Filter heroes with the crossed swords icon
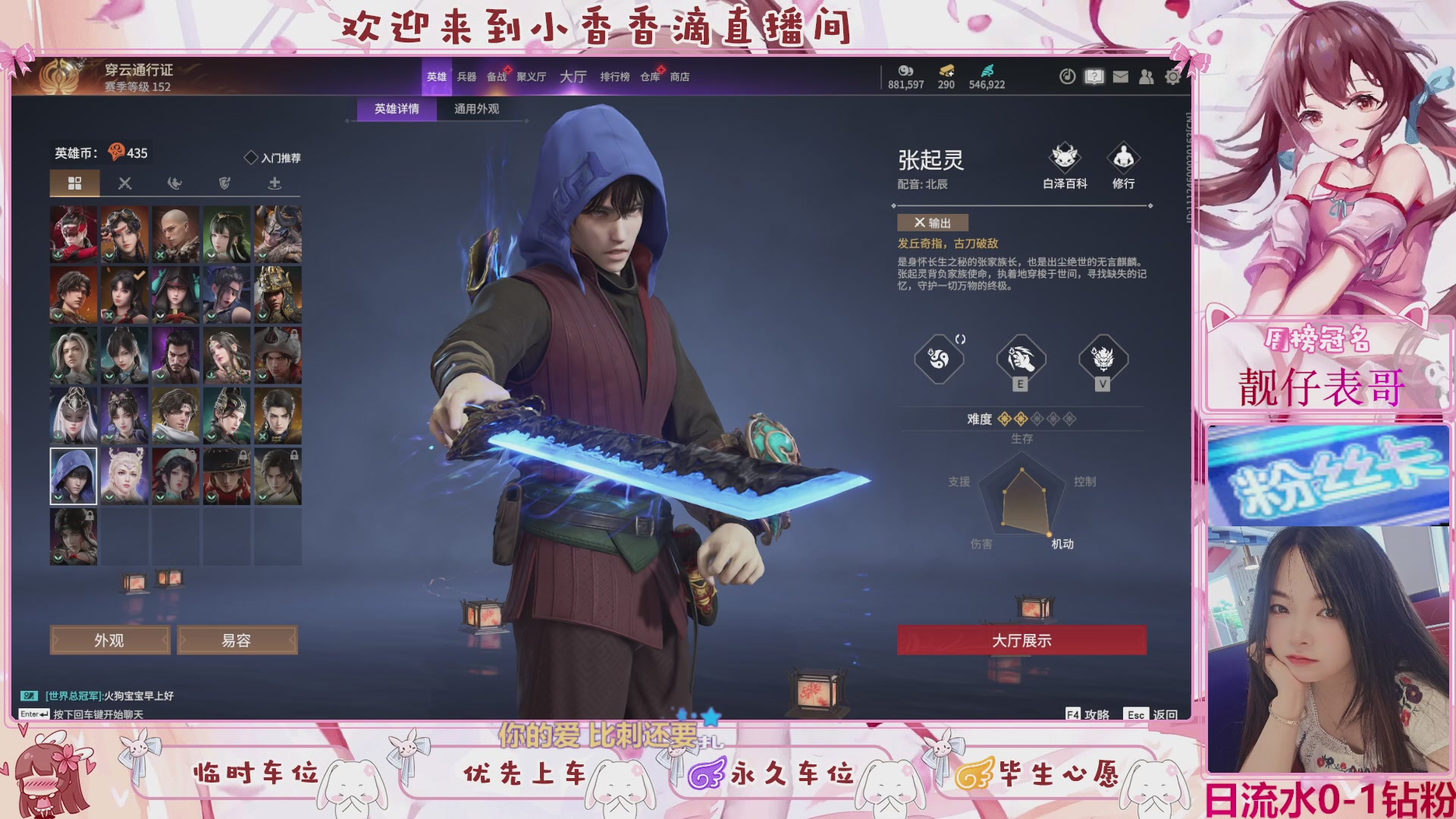This screenshot has width=1456, height=819. point(124,183)
